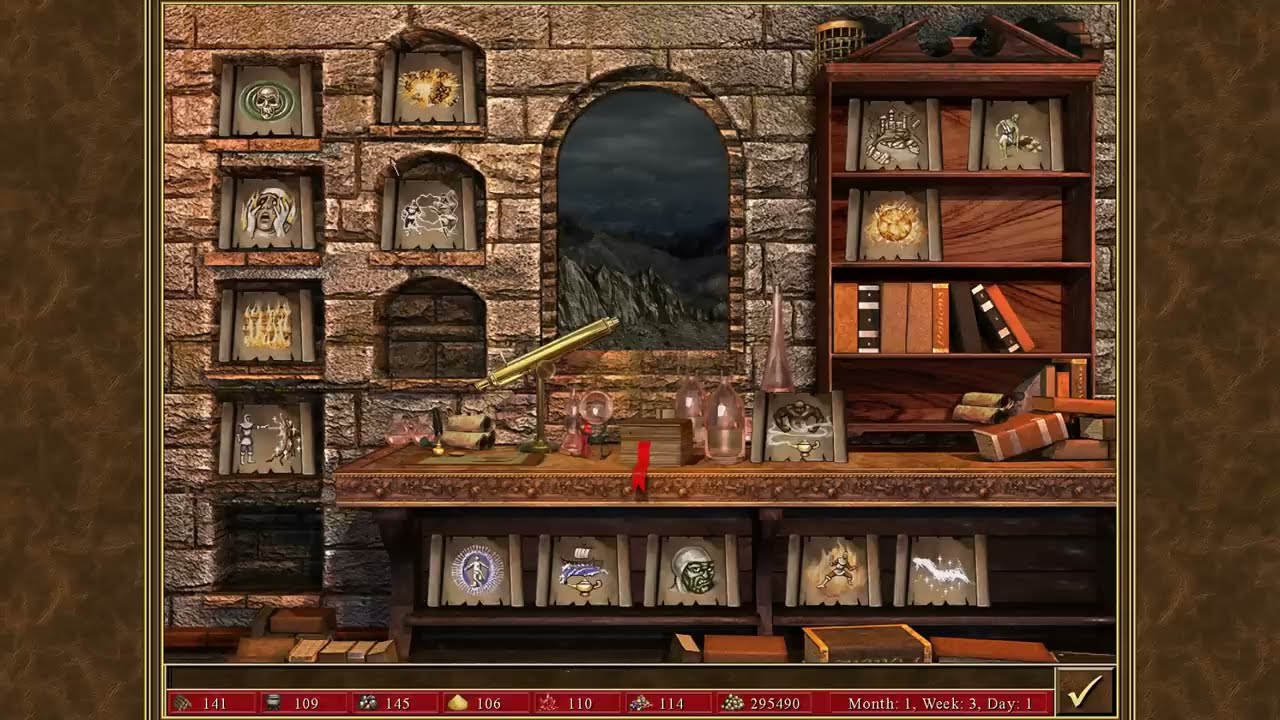
Task: Confirm and exit with the checkmark button
Action: point(1084,691)
